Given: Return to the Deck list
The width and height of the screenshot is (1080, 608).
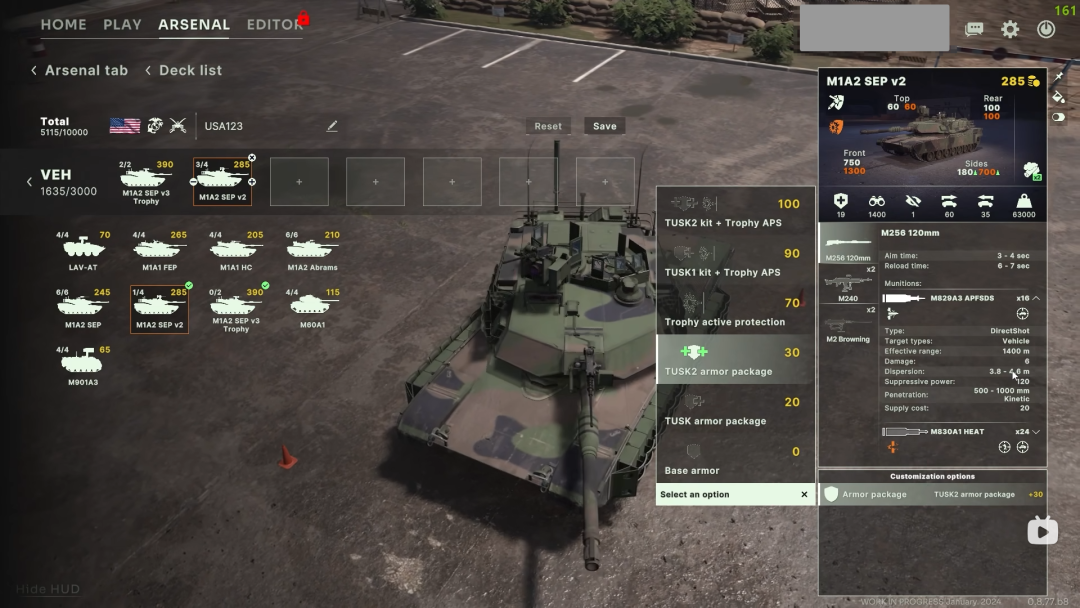Looking at the screenshot, I should (x=184, y=70).
